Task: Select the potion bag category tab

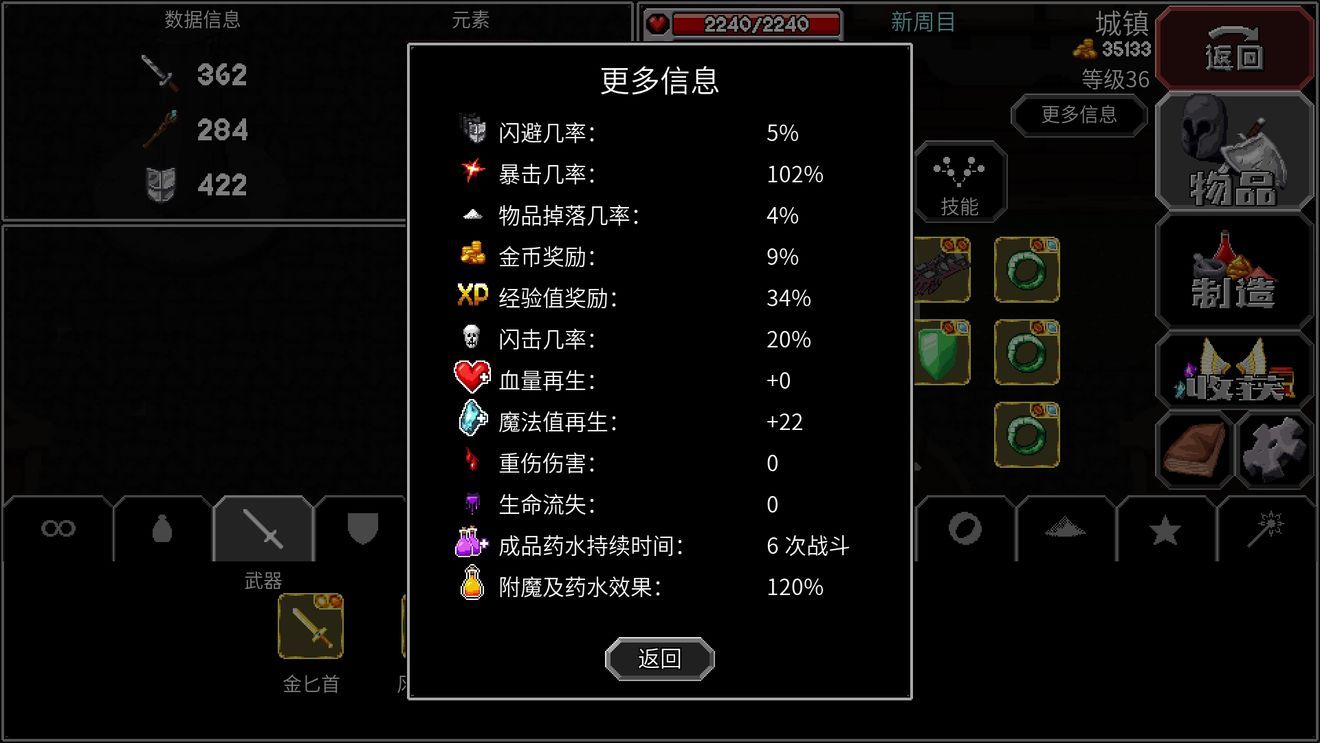Action: [x=160, y=530]
